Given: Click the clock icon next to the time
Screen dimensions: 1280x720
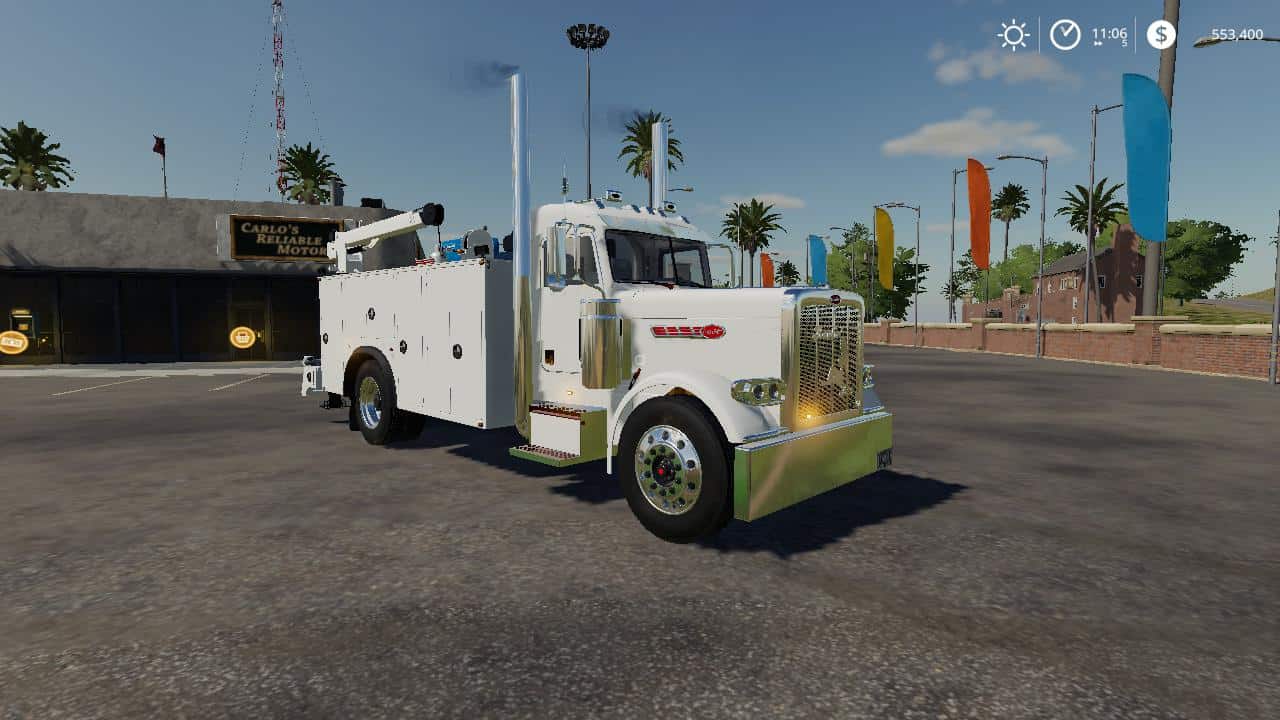Looking at the screenshot, I should [x=1063, y=33].
